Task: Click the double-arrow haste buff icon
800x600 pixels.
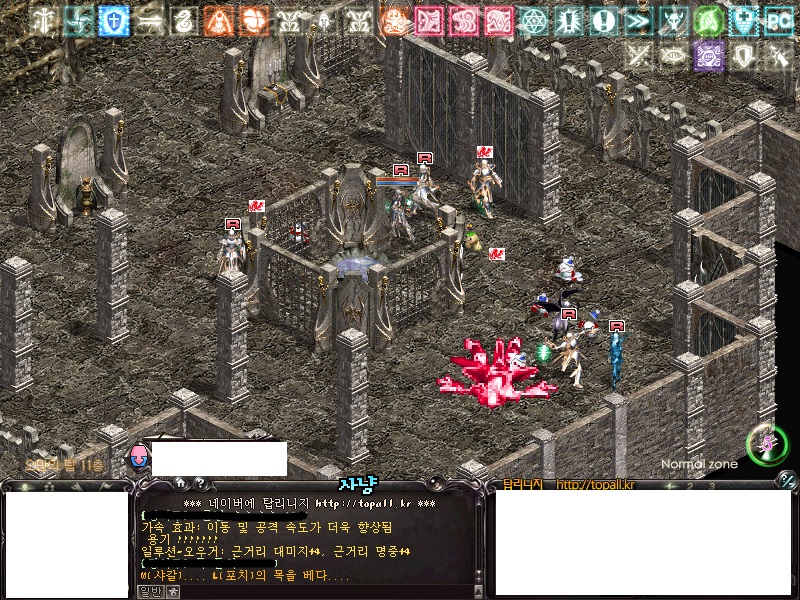Action: pos(638,20)
